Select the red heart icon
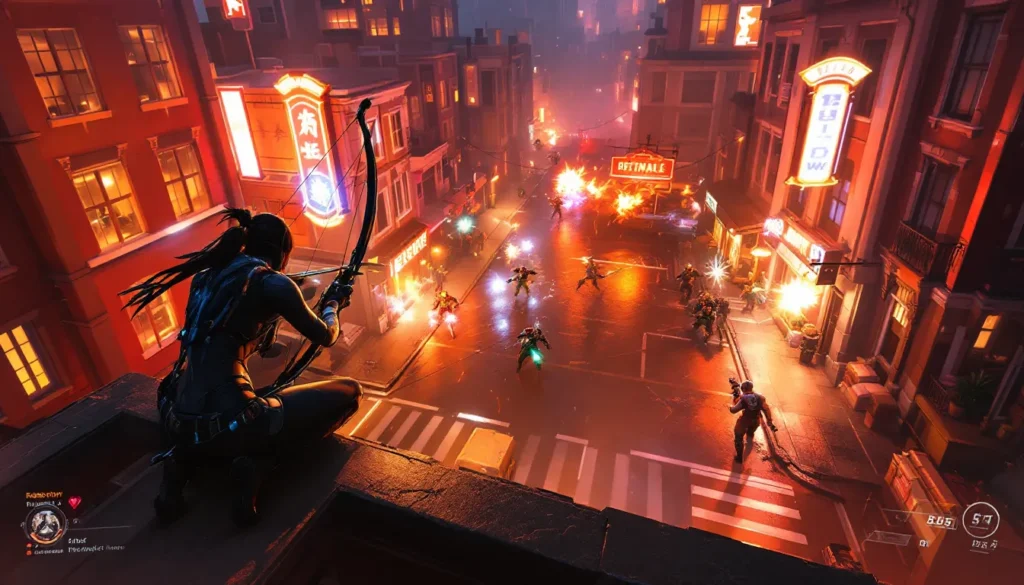 72,503
